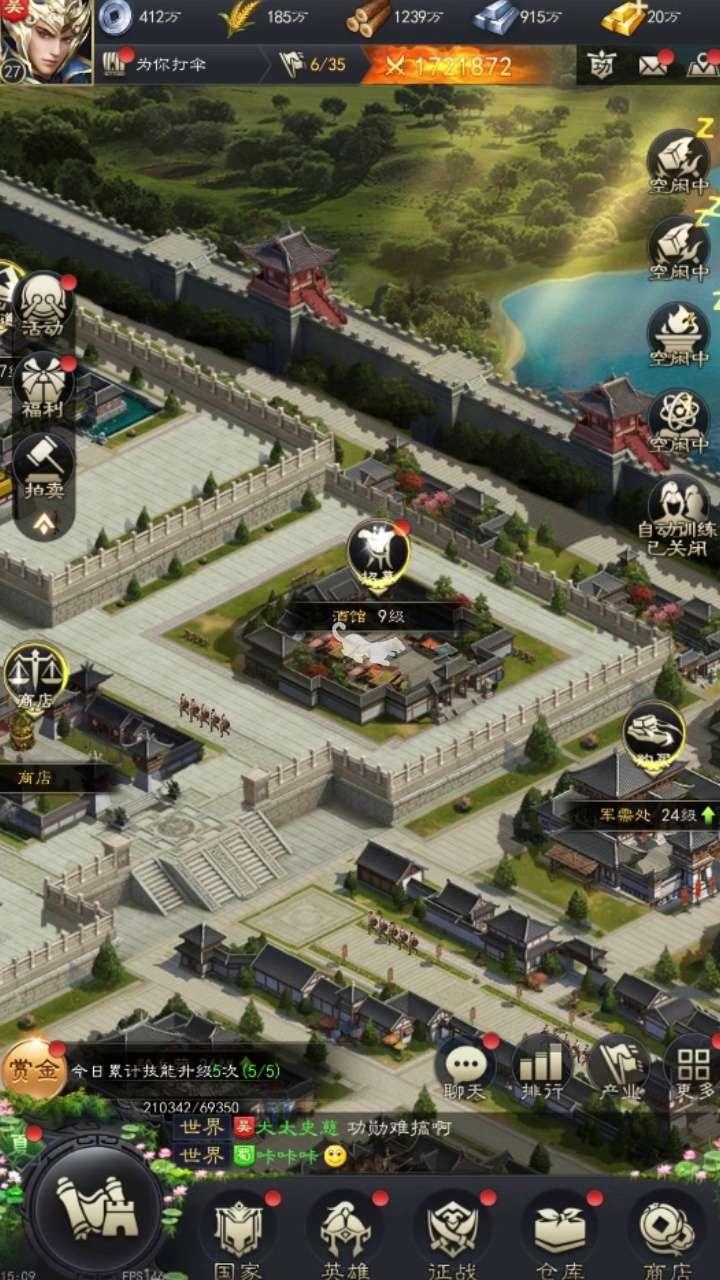Viewport: 720px width, 1280px height.
Task: Claim the 赏金 bounty gold button
Action: tap(34, 1070)
